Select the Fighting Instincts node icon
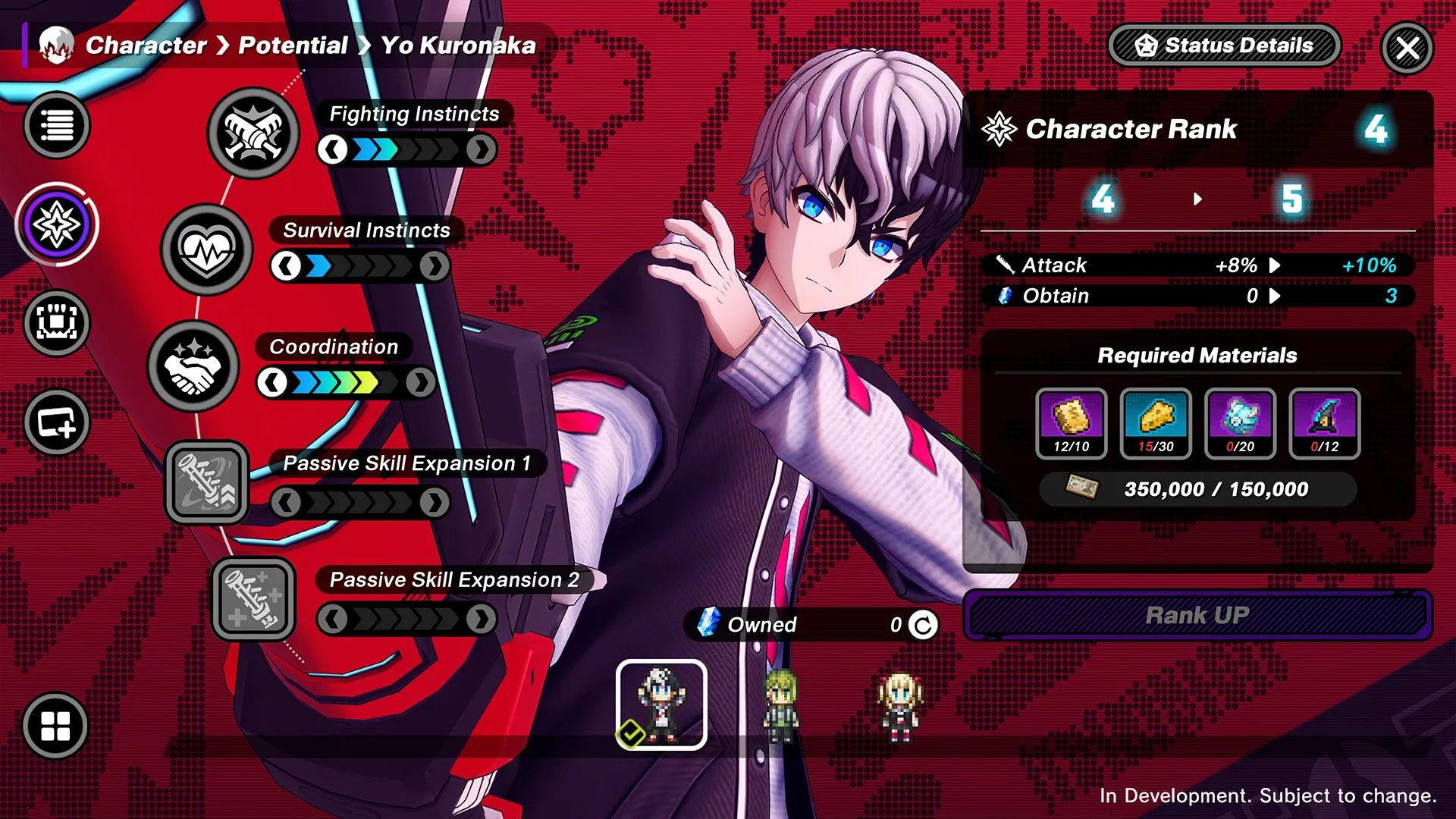 tap(253, 133)
